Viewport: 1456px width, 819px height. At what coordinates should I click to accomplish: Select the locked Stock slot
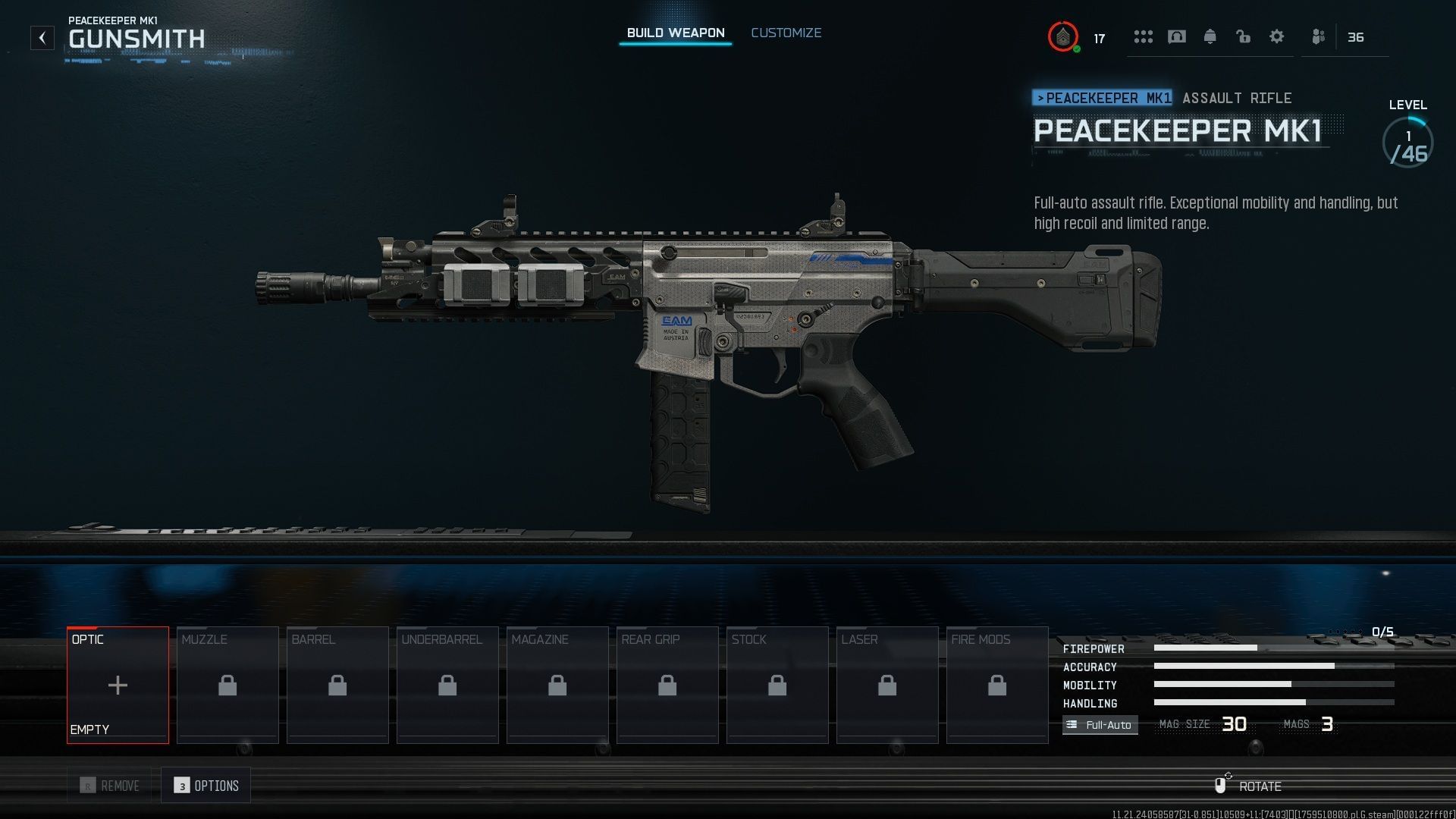click(x=777, y=685)
